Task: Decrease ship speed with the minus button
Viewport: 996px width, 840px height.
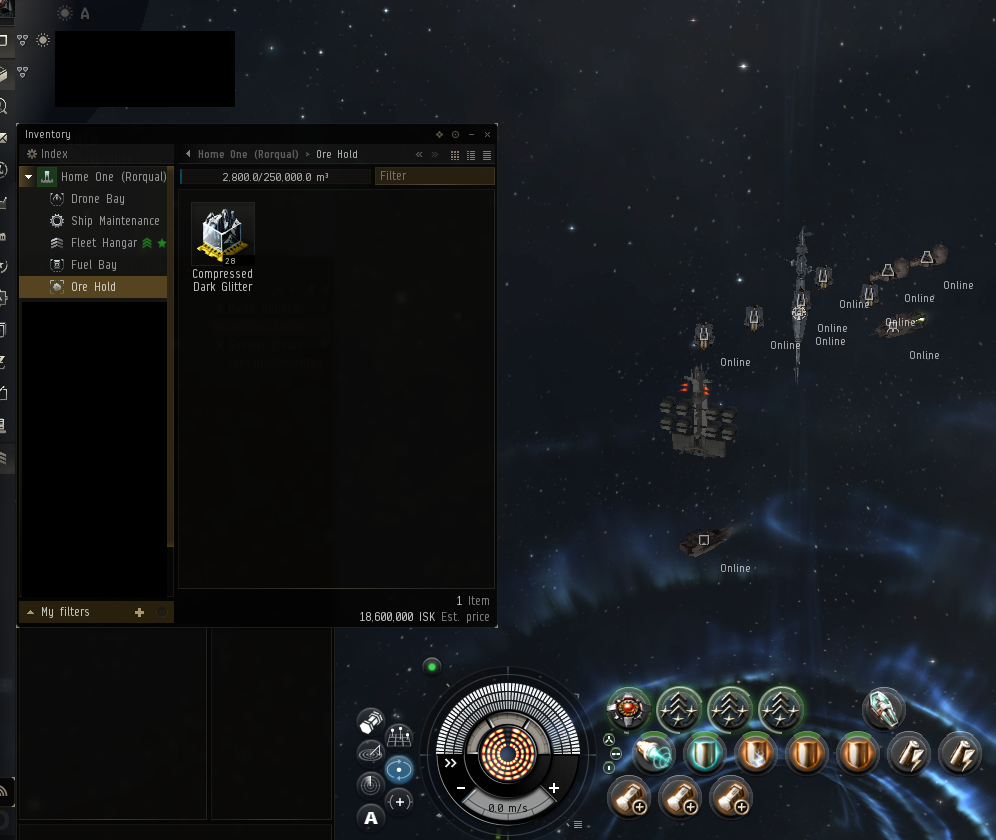Action: click(461, 788)
